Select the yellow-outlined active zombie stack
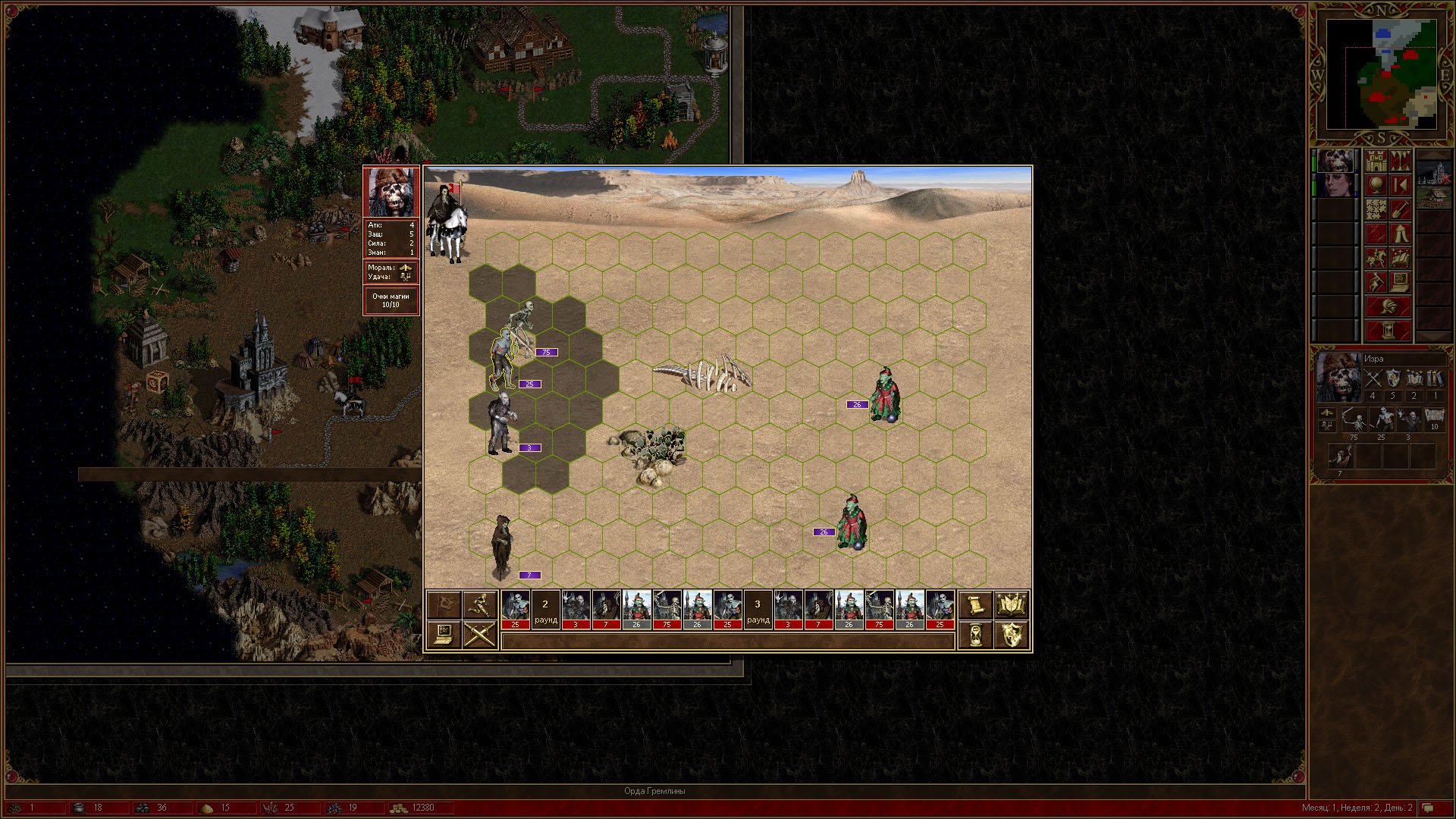Screen dimensions: 1456x819 (504, 359)
